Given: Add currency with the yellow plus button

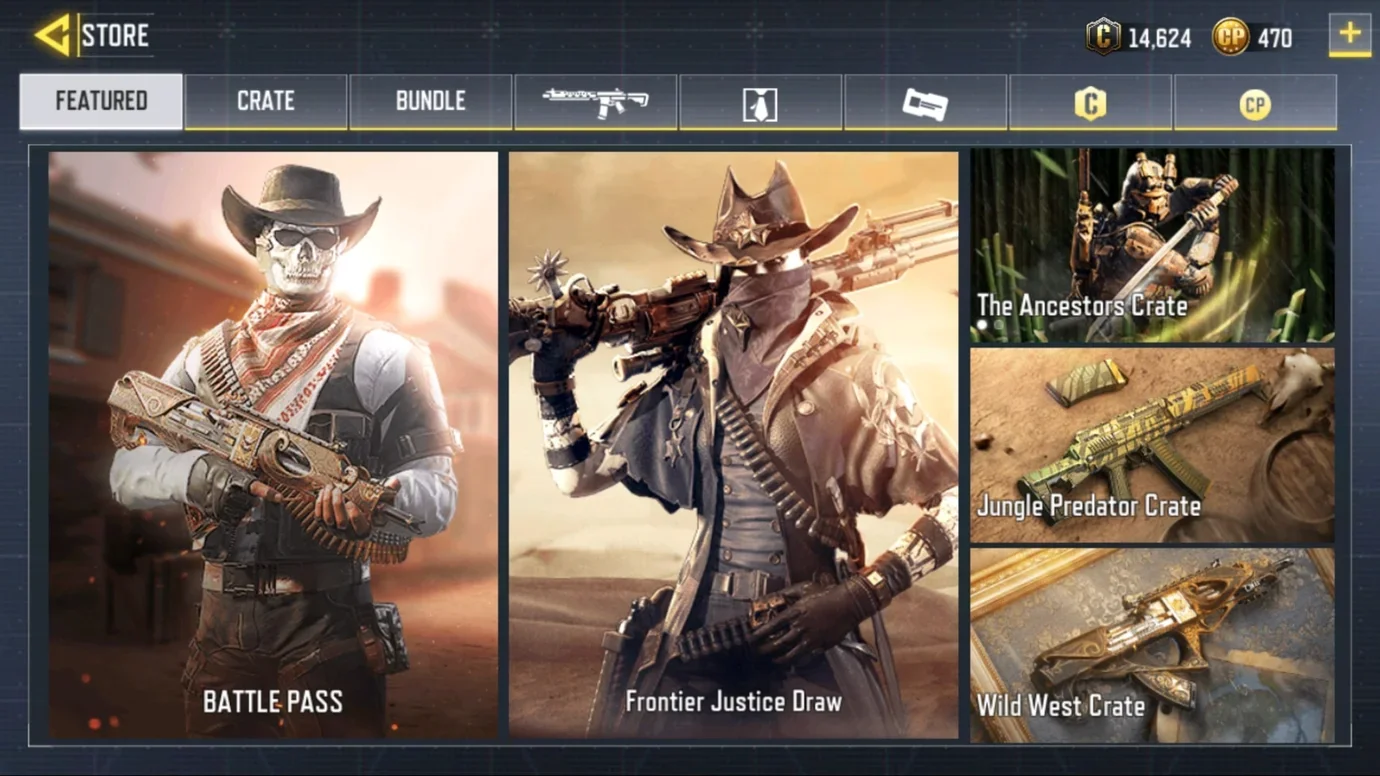Looking at the screenshot, I should click(1350, 35).
